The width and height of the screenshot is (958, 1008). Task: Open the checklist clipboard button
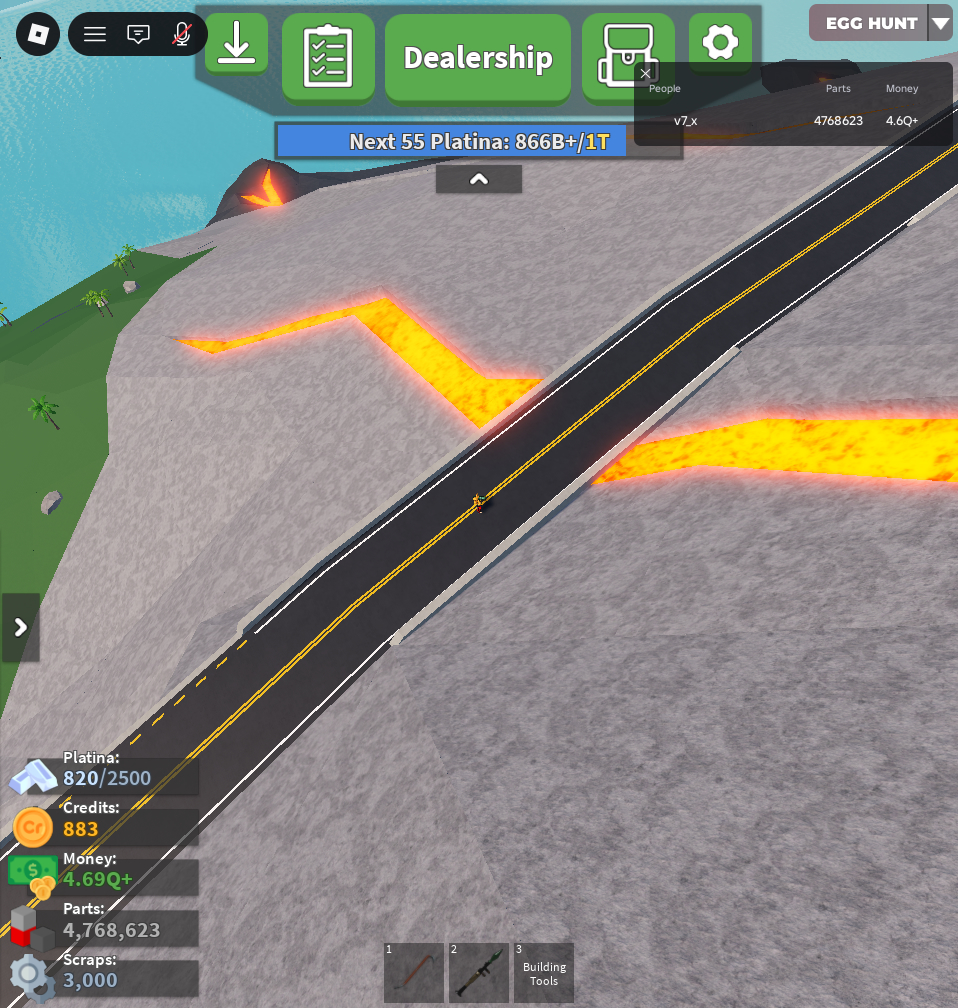coord(328,57)
